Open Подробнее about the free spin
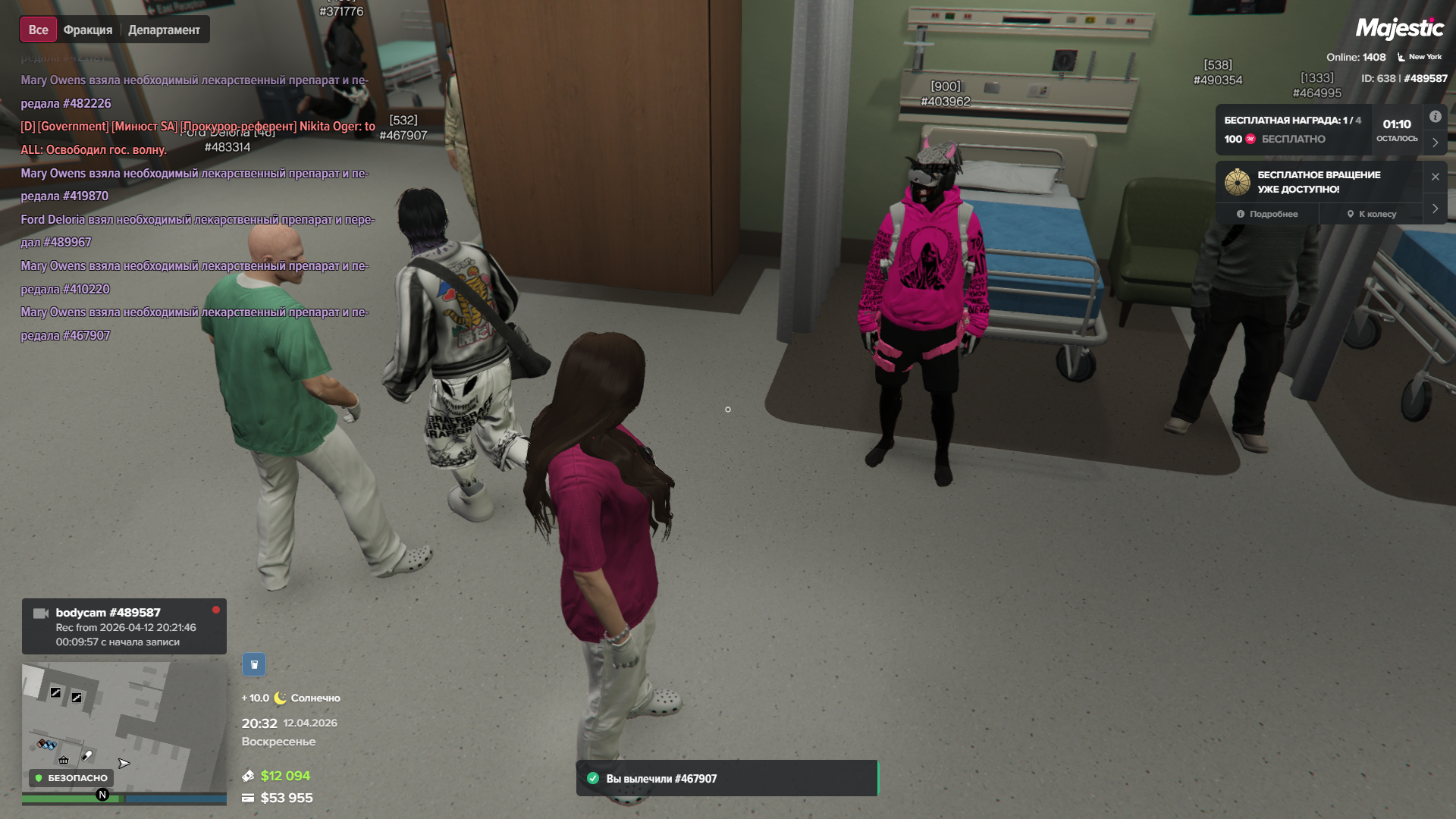This screenshot has height=819, width=1456. pos(1267,215)
